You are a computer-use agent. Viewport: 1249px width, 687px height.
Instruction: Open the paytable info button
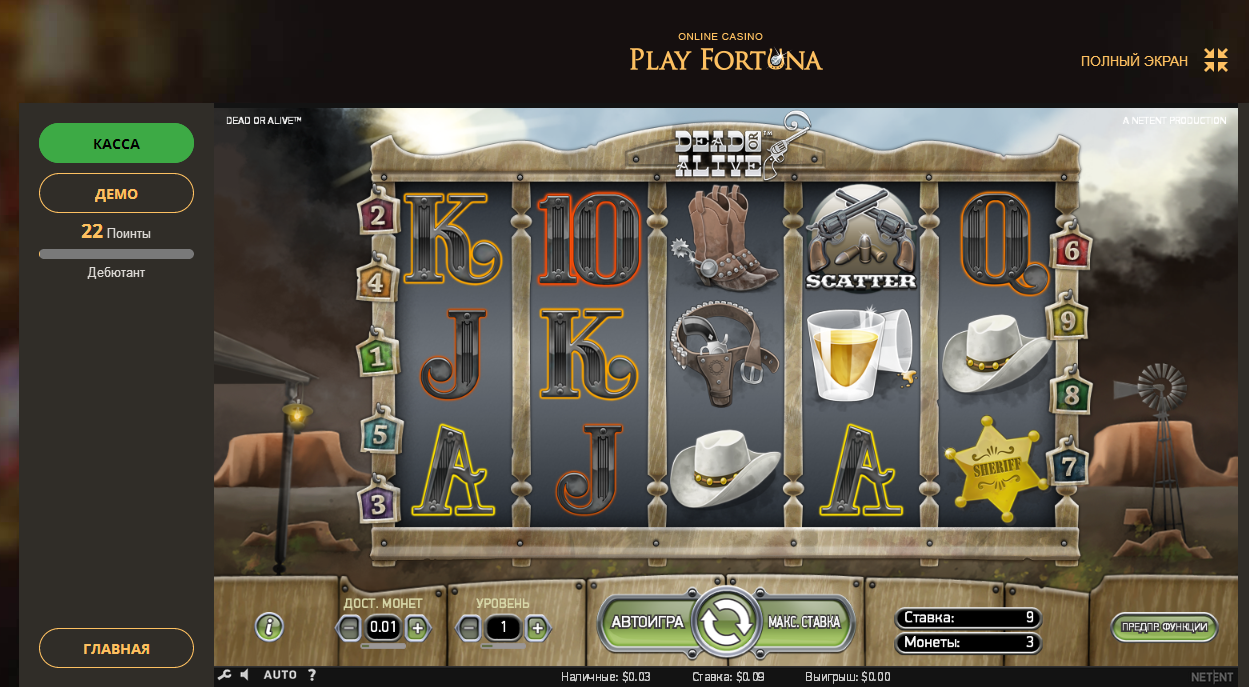coord(269,627)
